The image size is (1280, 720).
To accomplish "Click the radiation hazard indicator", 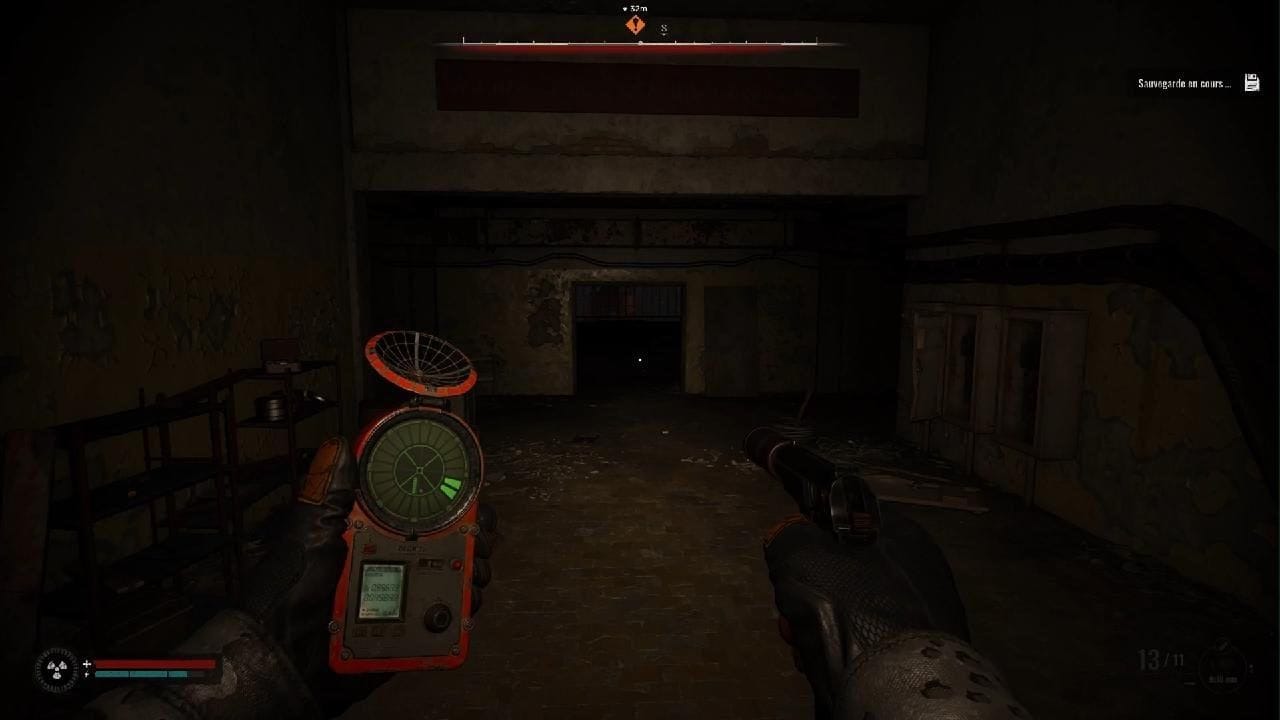I will 57,668.
